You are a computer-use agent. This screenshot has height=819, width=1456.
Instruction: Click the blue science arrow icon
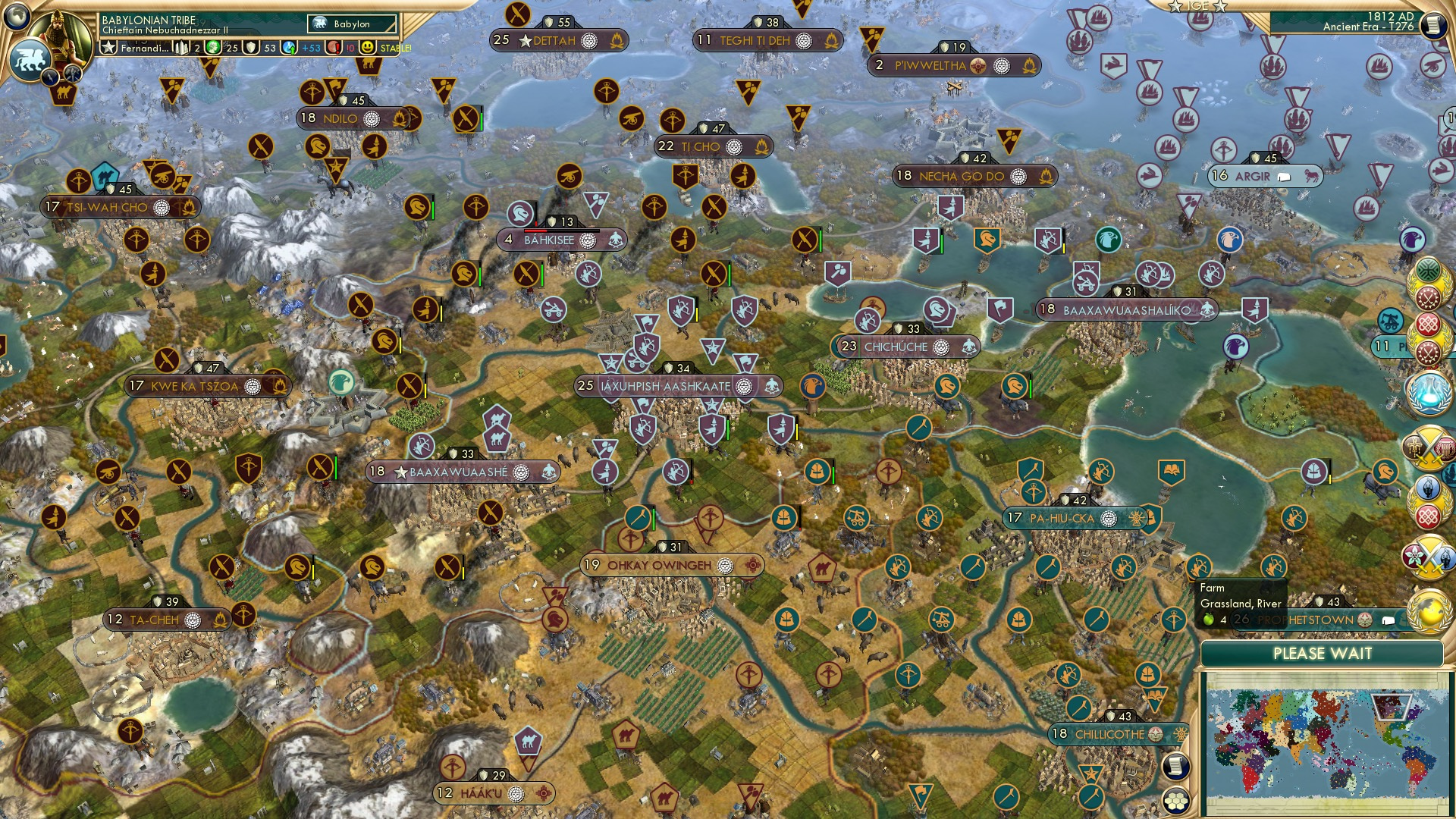click(x=288, y=49)
